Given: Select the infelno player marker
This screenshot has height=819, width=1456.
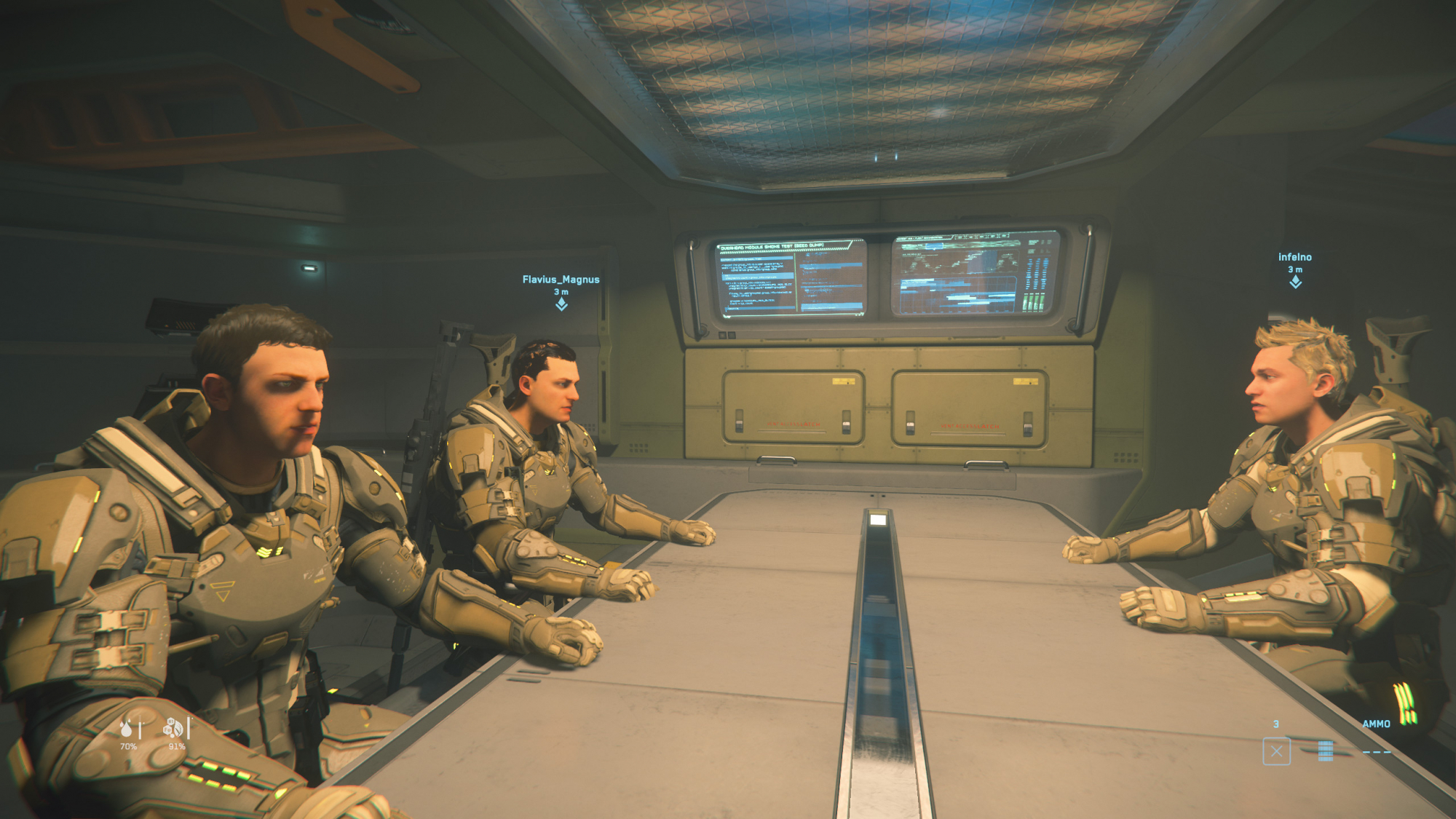Looking at the screenshot, I should click(x=1295, y=282).
